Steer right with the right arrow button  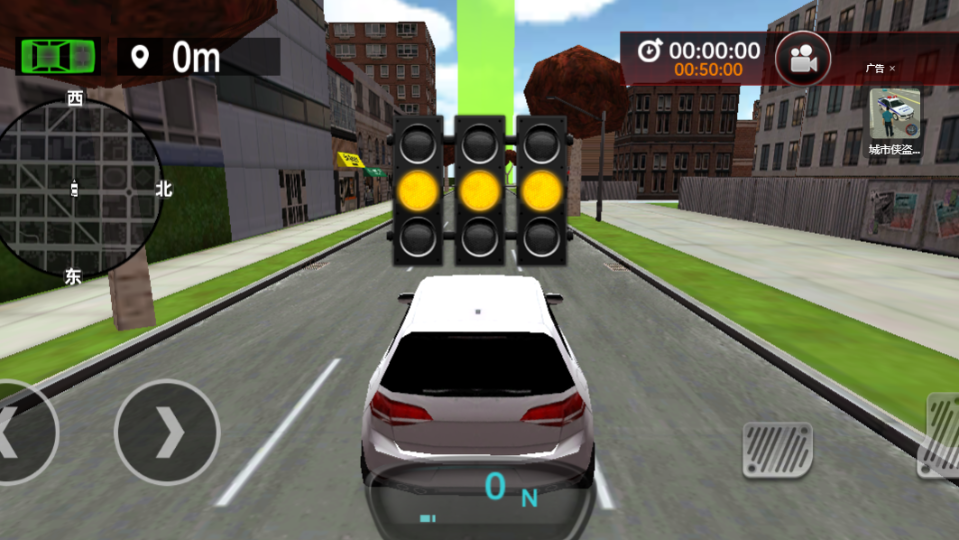[167, 433]
